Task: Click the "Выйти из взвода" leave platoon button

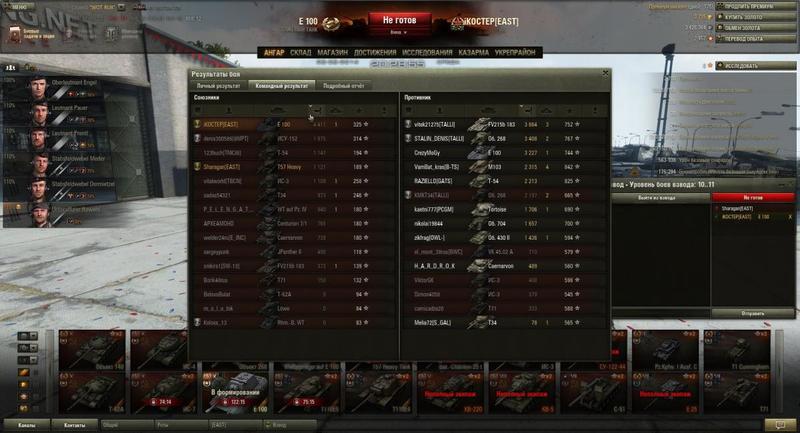Action: point(656,198)
